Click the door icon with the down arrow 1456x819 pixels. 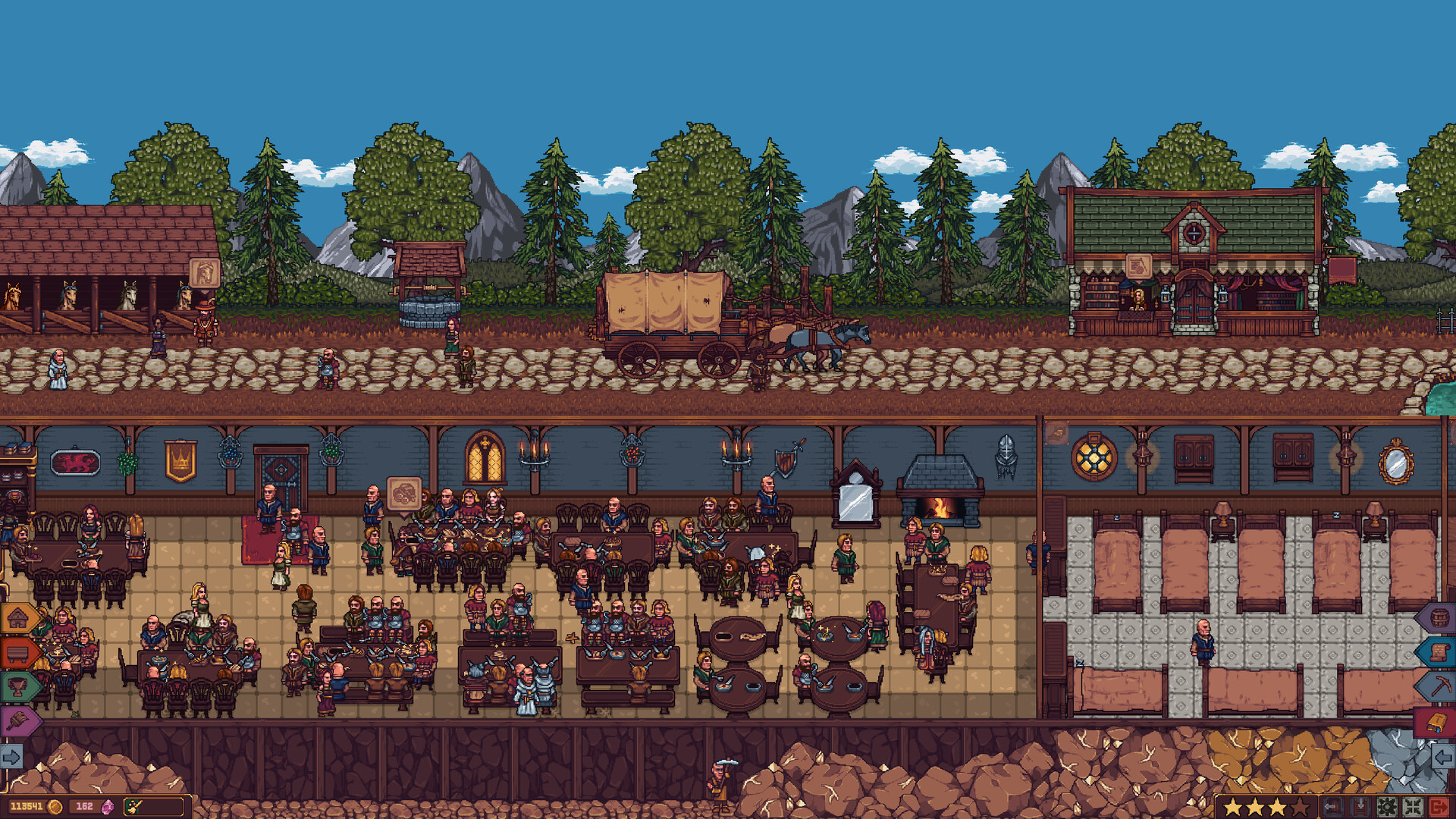point(1360,805)
